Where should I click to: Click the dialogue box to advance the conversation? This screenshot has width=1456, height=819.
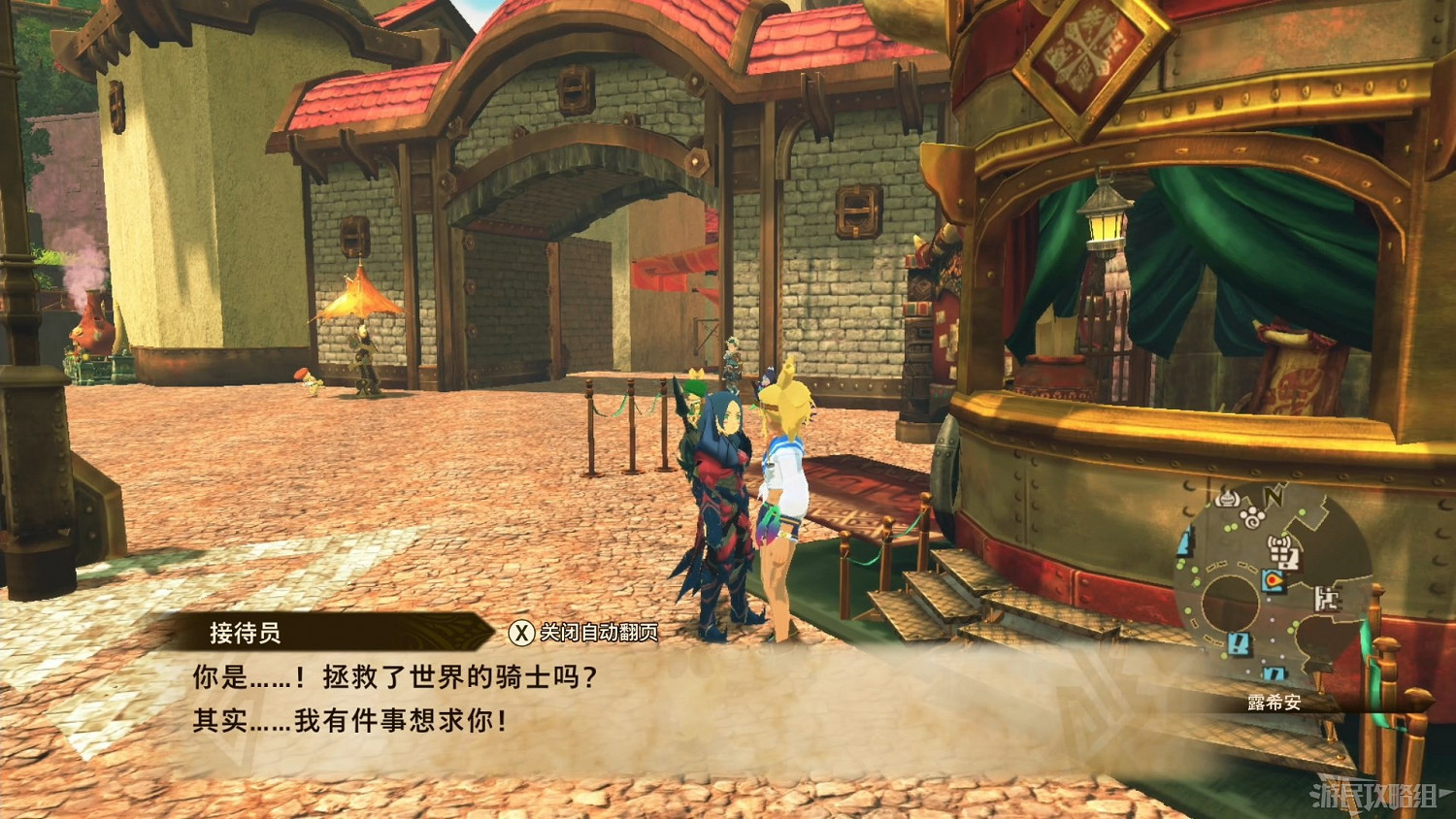(x=417, y=699)
